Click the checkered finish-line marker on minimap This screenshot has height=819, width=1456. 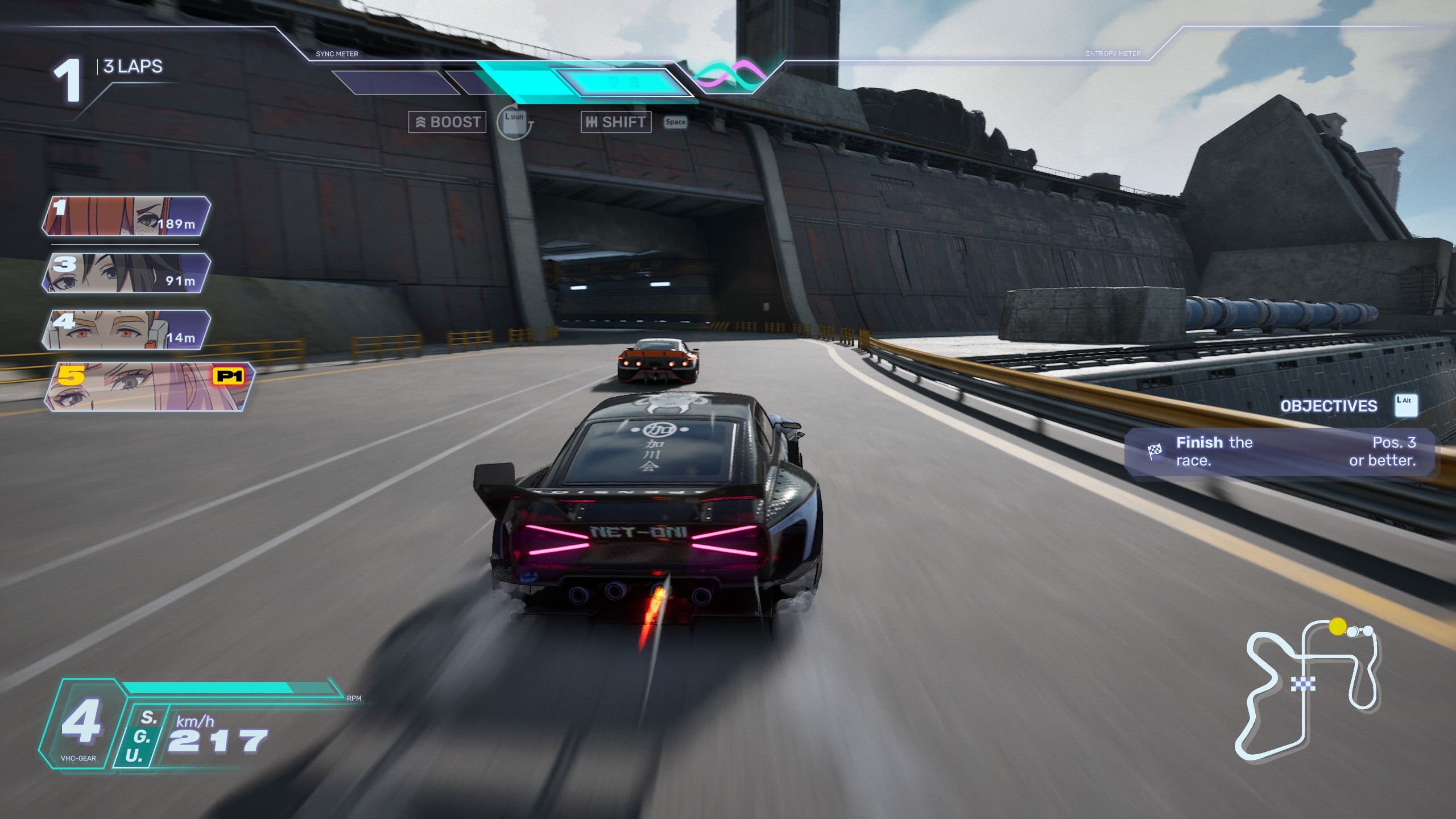(x=1302, y=683)
